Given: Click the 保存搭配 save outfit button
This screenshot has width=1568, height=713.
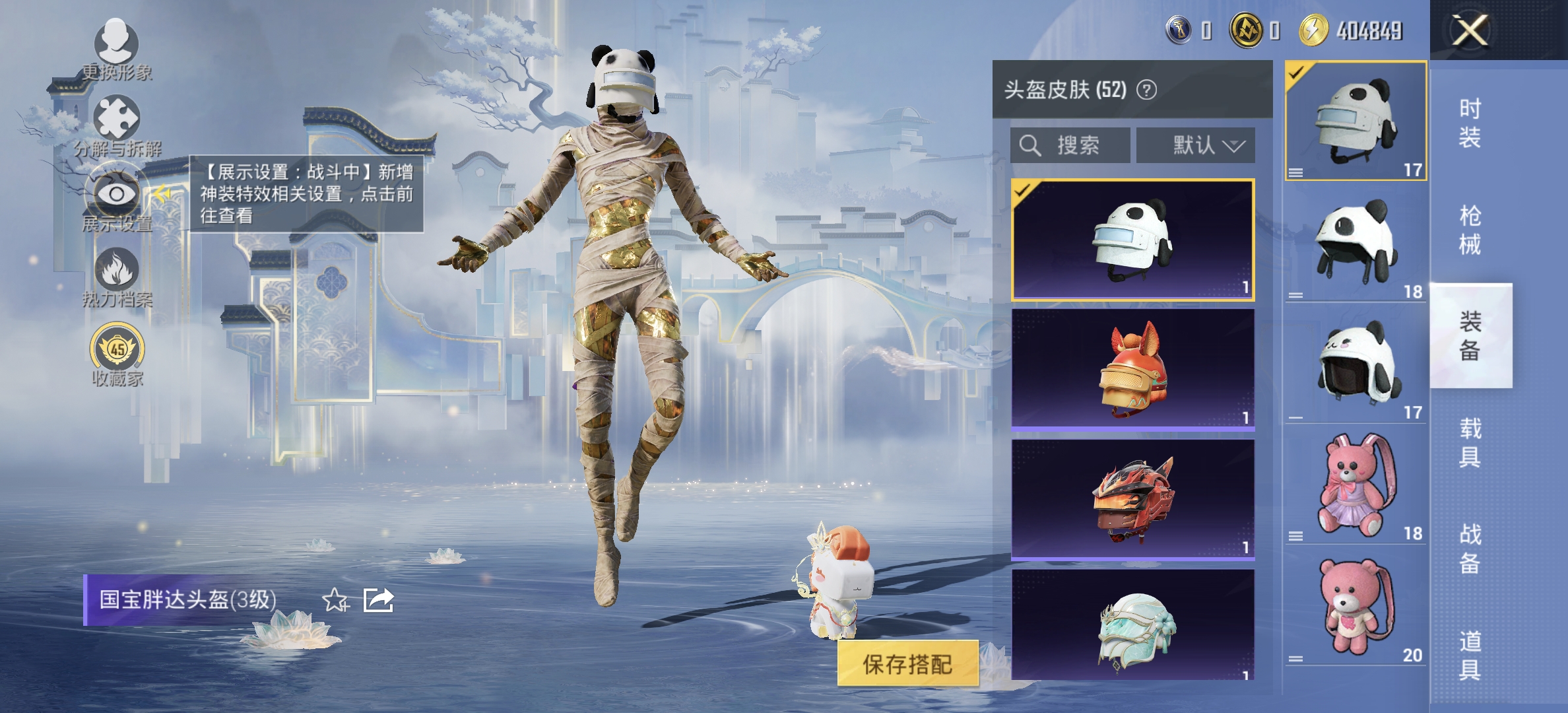Looking at the screenshot, I should [907, 663].
